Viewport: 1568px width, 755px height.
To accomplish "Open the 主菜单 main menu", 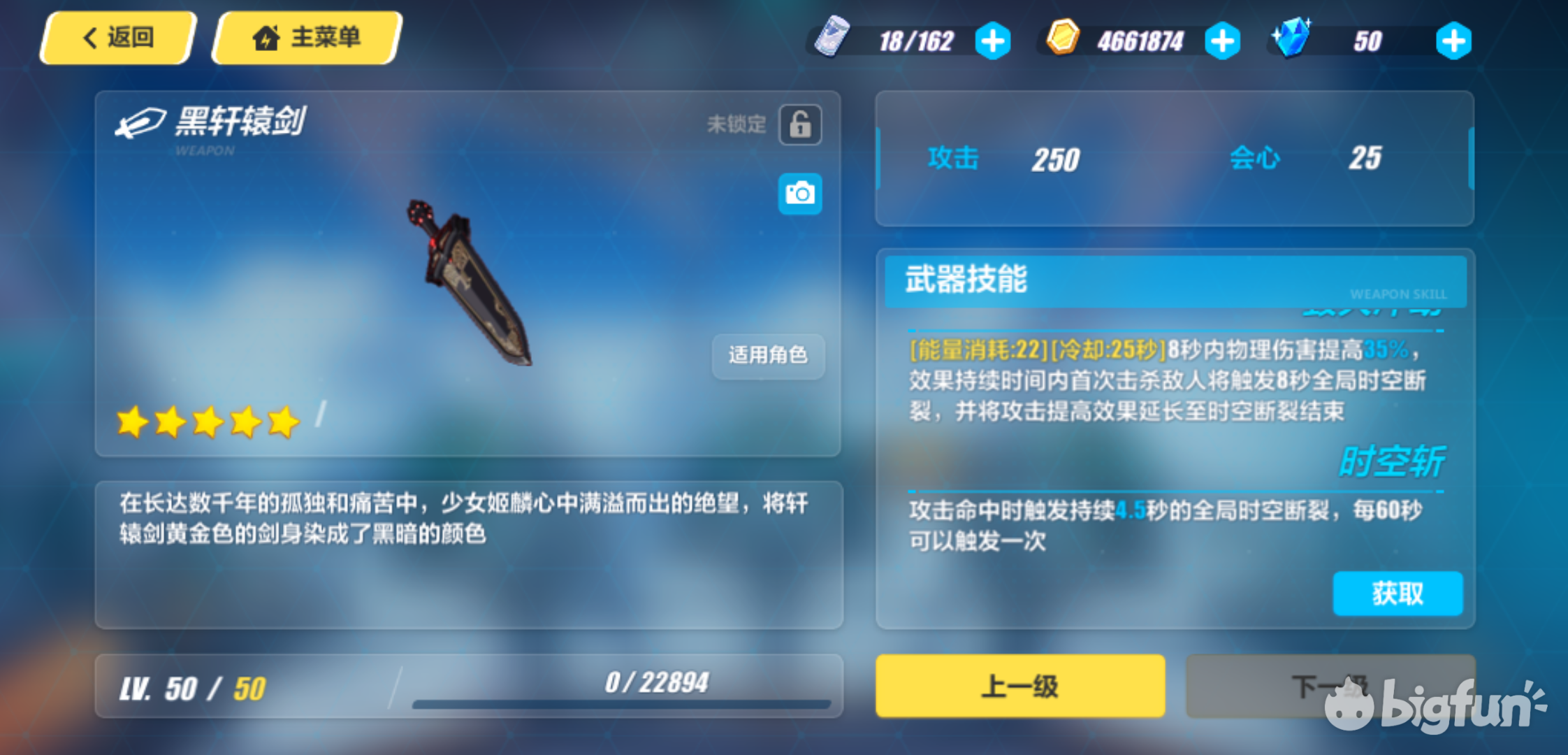I will [307, 38].
